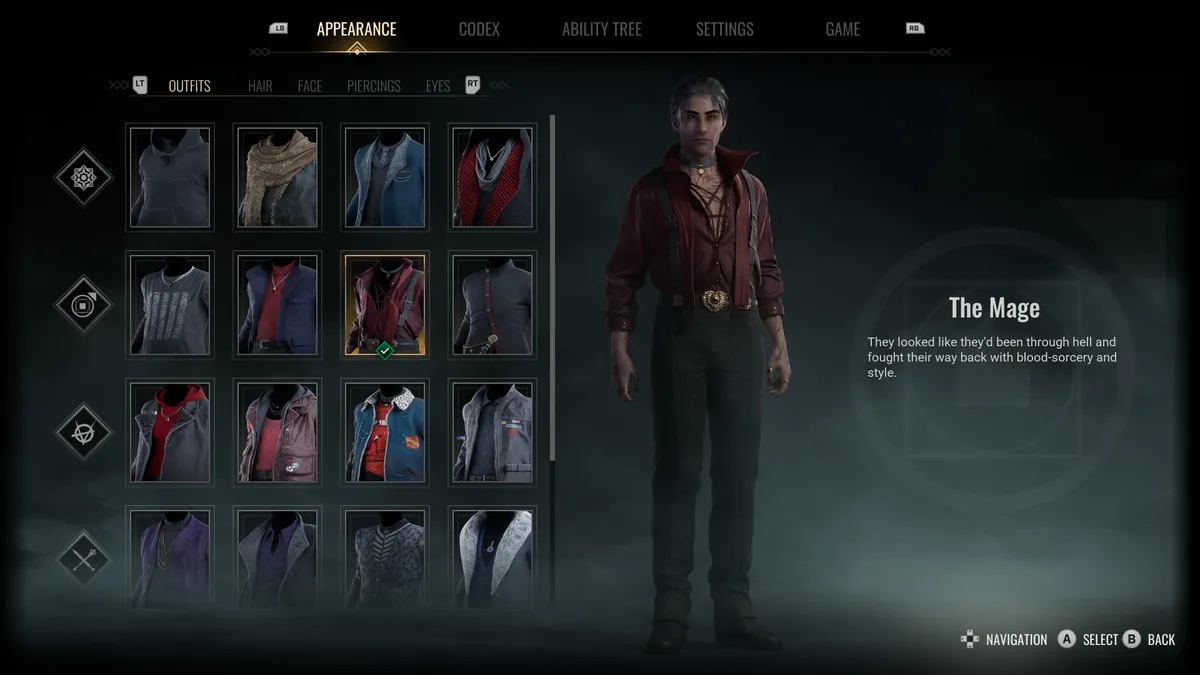
Task: Go to the Settings tab
Action: [724, 29]
